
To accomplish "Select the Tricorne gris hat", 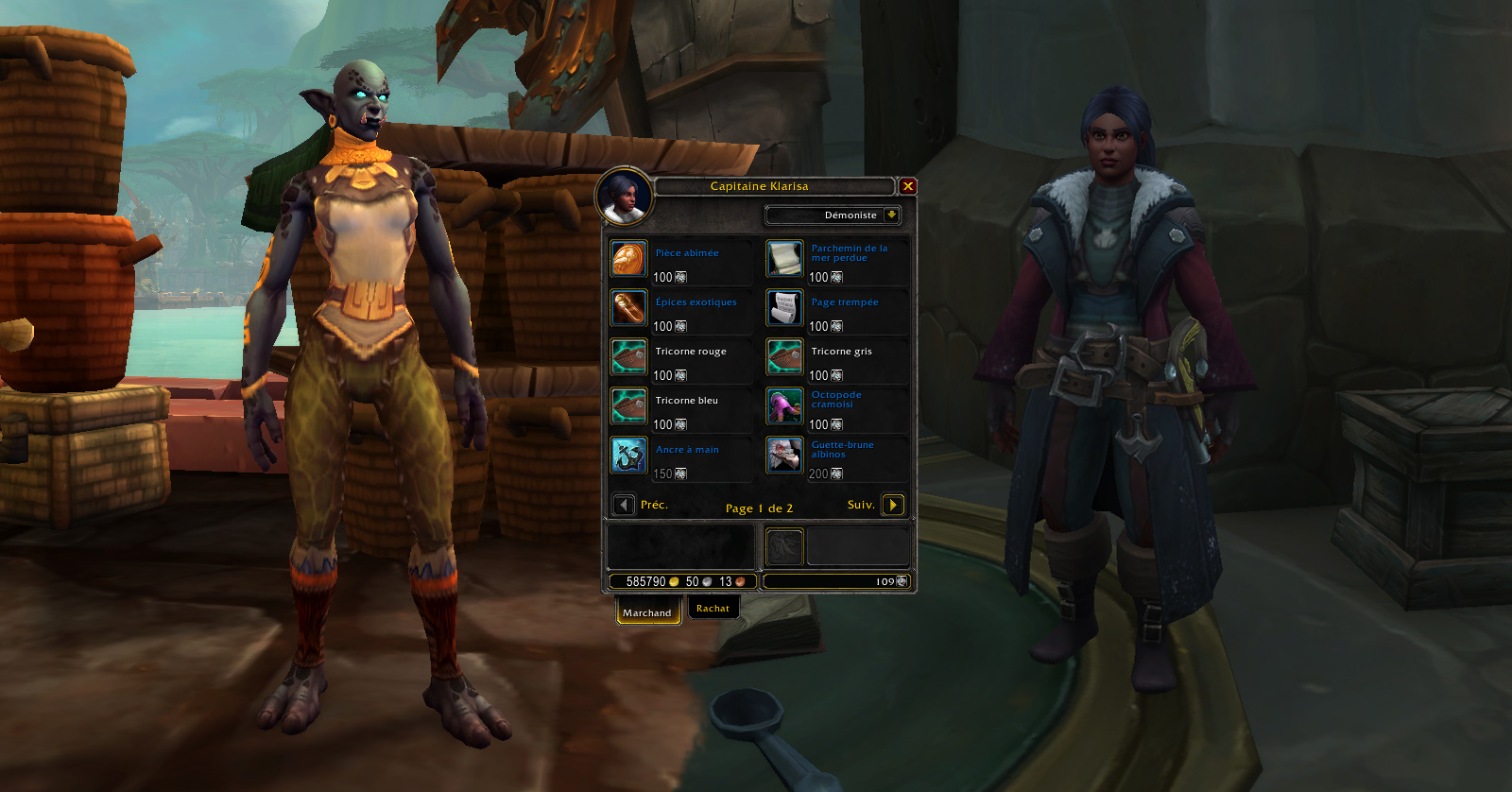I will (x=784, y=356).
